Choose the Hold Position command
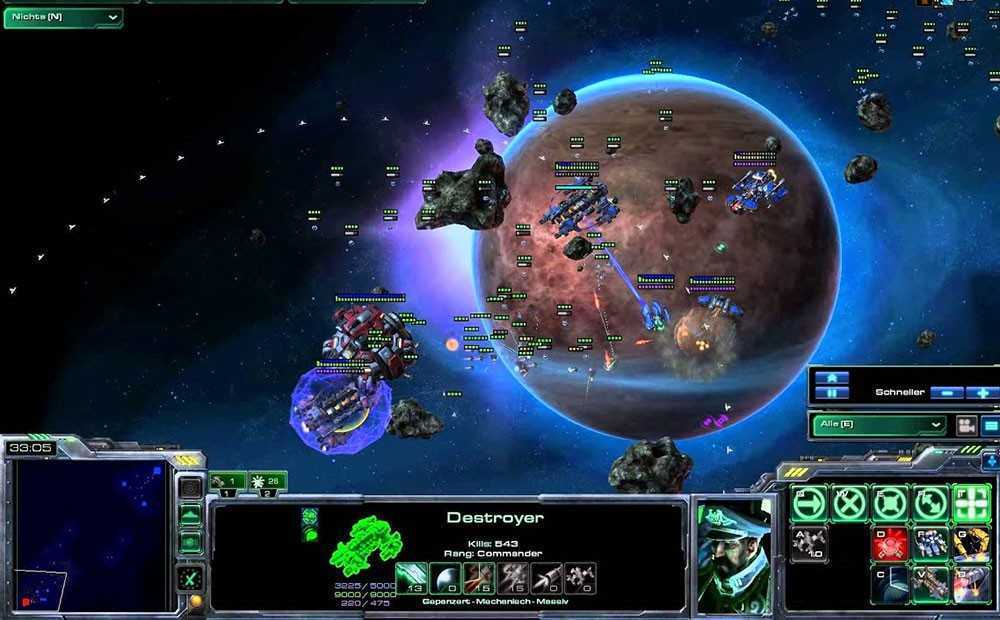 [888, 504]
